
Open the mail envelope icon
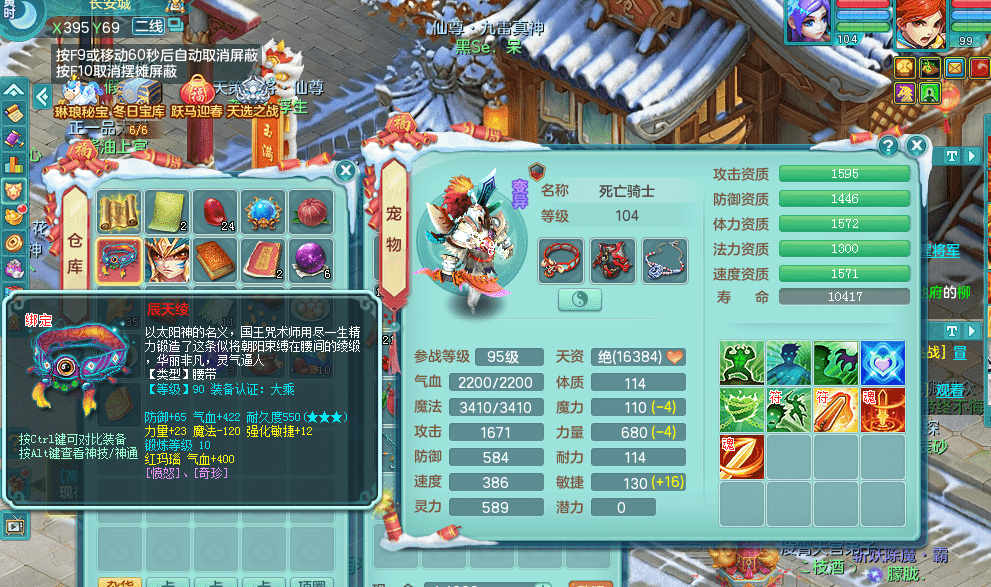click(x=954, y=67)
